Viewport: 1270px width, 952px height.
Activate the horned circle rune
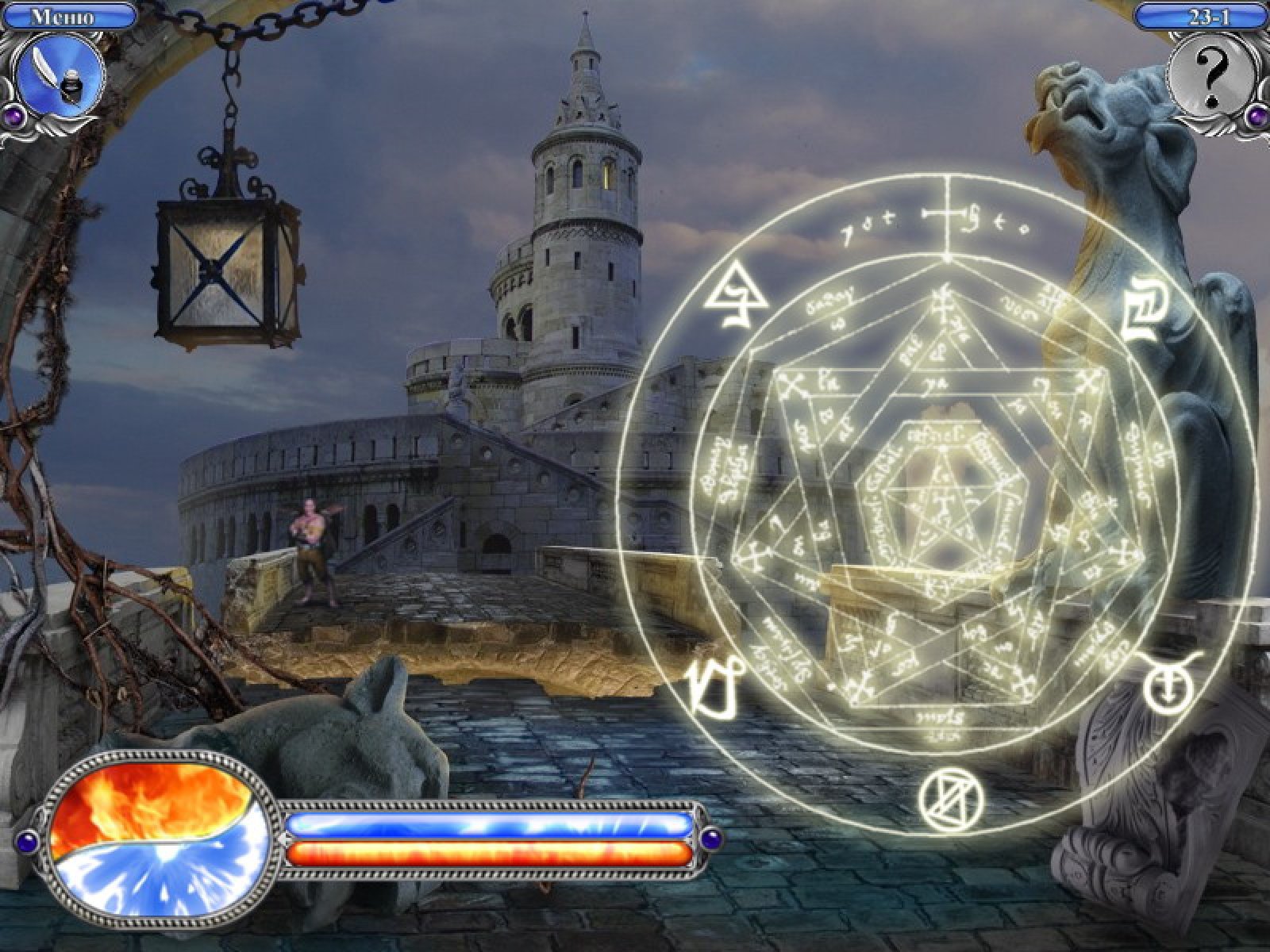point(1166,686)
